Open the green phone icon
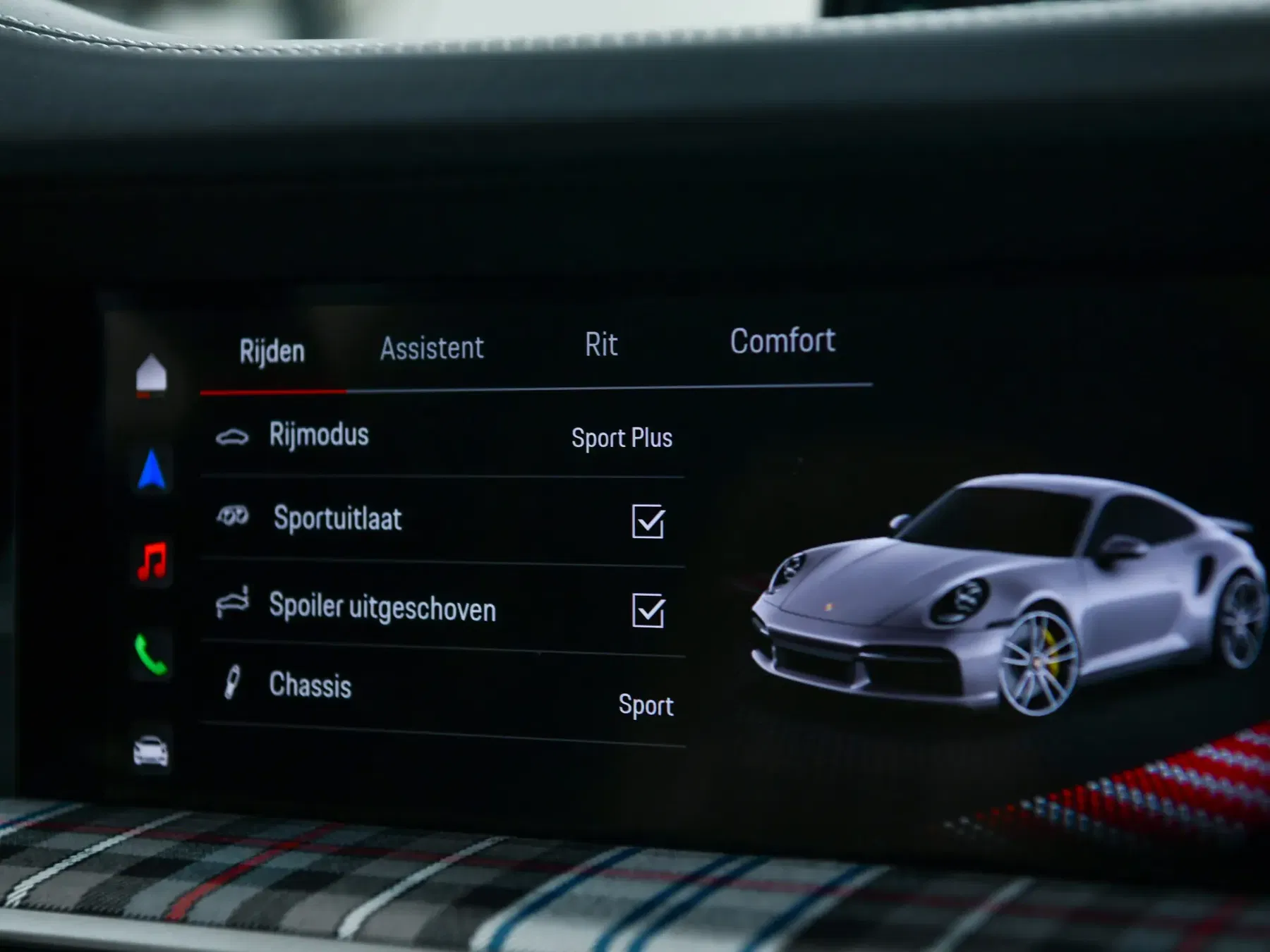The height and width of the screenshot is (952, 1270). (x=151, y=654)
